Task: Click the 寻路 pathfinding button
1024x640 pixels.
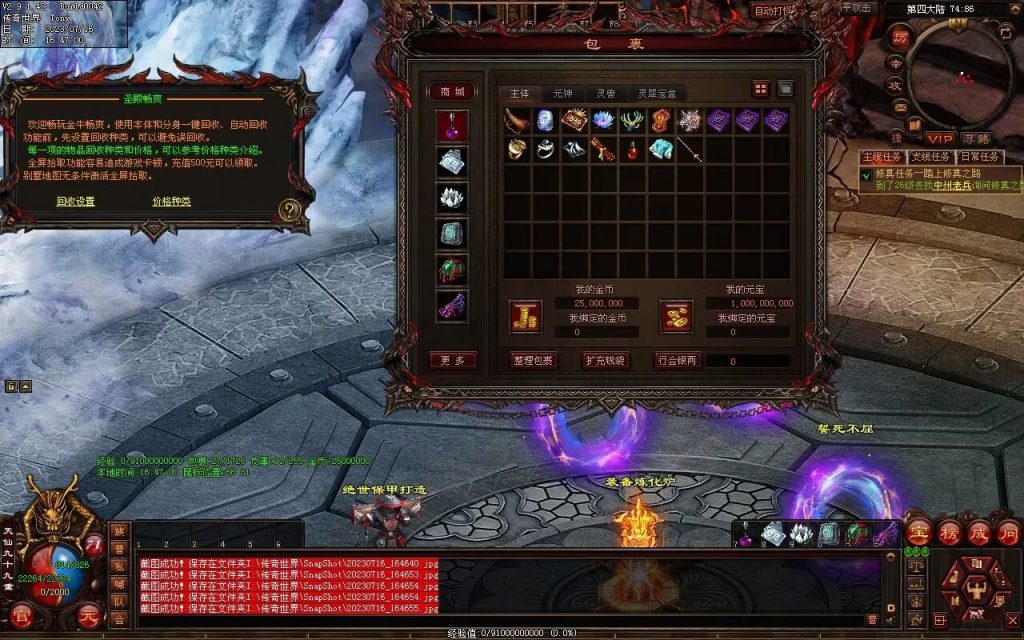Action: (x=976, y=138)
